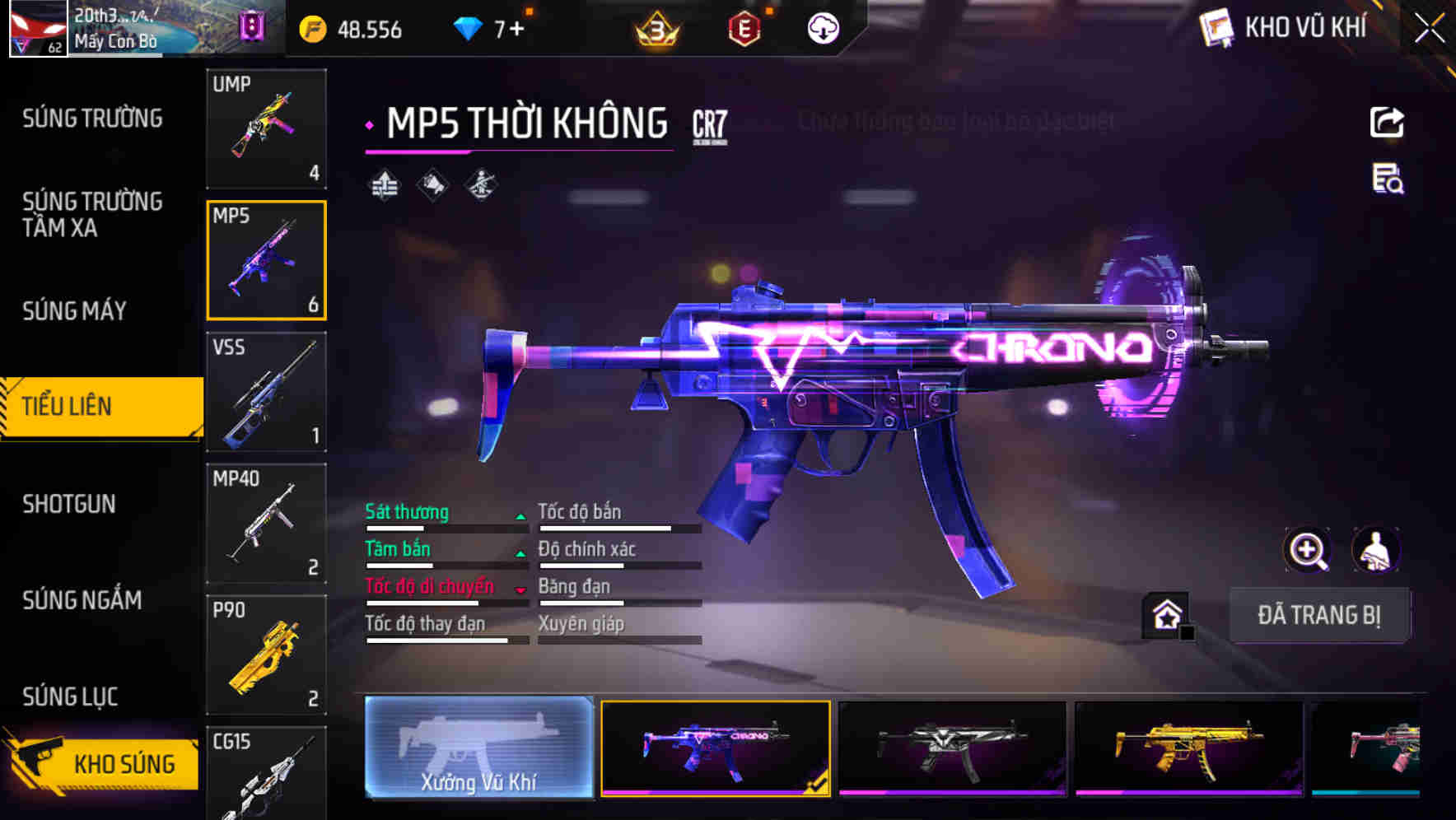Click the home-star icon left of ĐÃ TRANG BỊ
This screenshot has height=820, width=1456.
pos(1164,614)
